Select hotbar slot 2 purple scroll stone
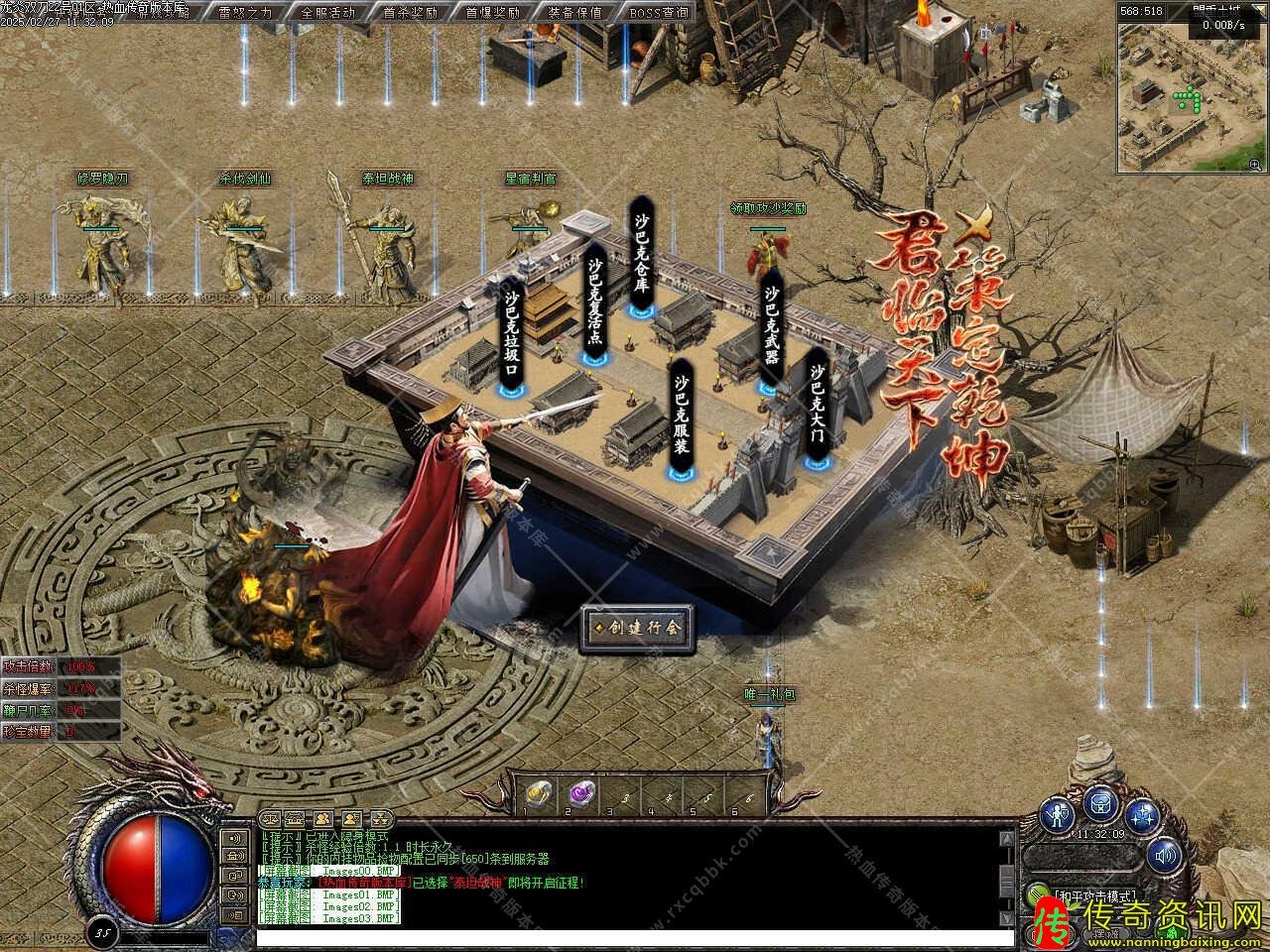The height and width of the screenshot is (952, 1270). click(x=578, y=793)
